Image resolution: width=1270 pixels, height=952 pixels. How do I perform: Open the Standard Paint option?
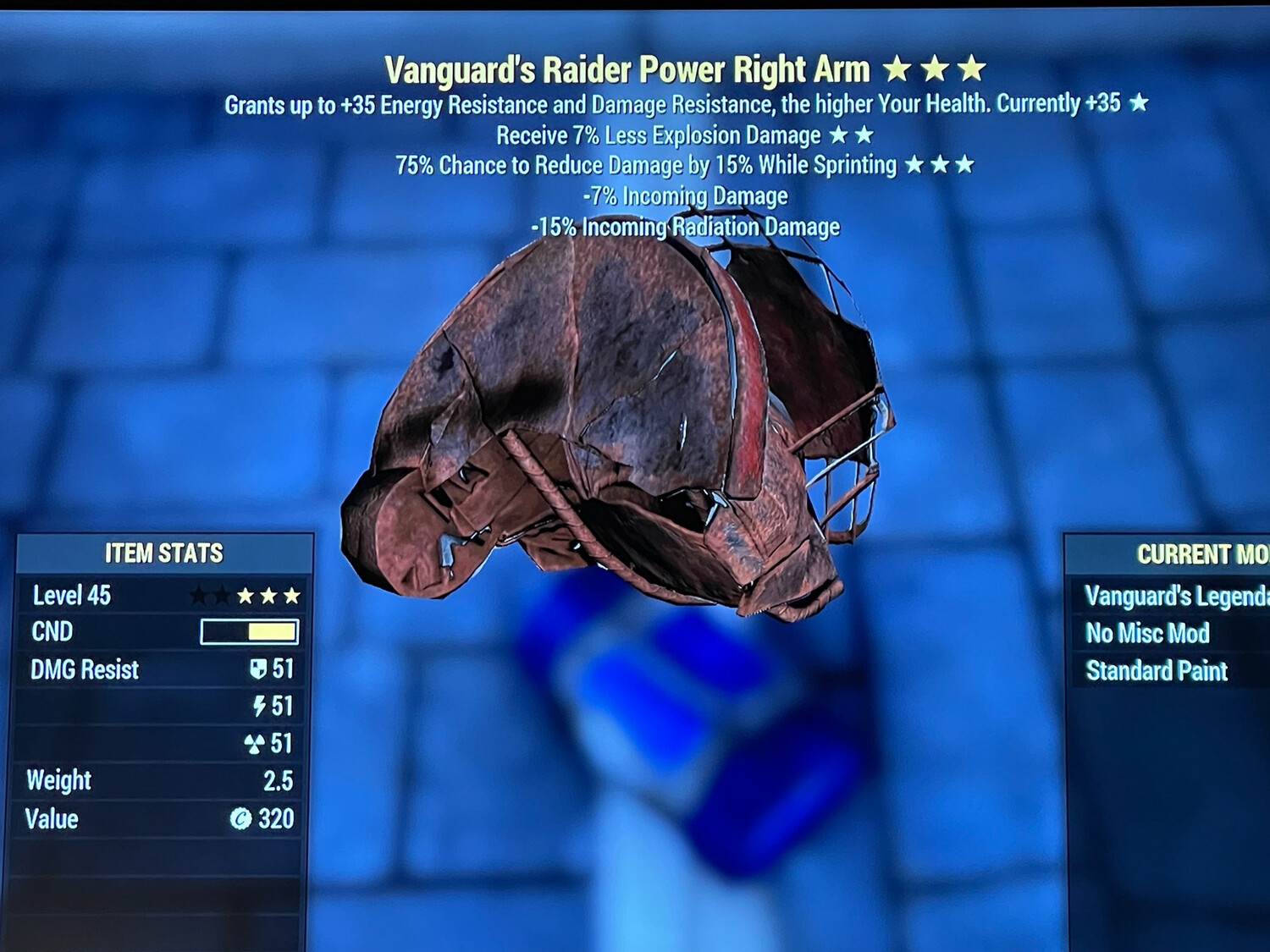click(x=1156, y=671)
